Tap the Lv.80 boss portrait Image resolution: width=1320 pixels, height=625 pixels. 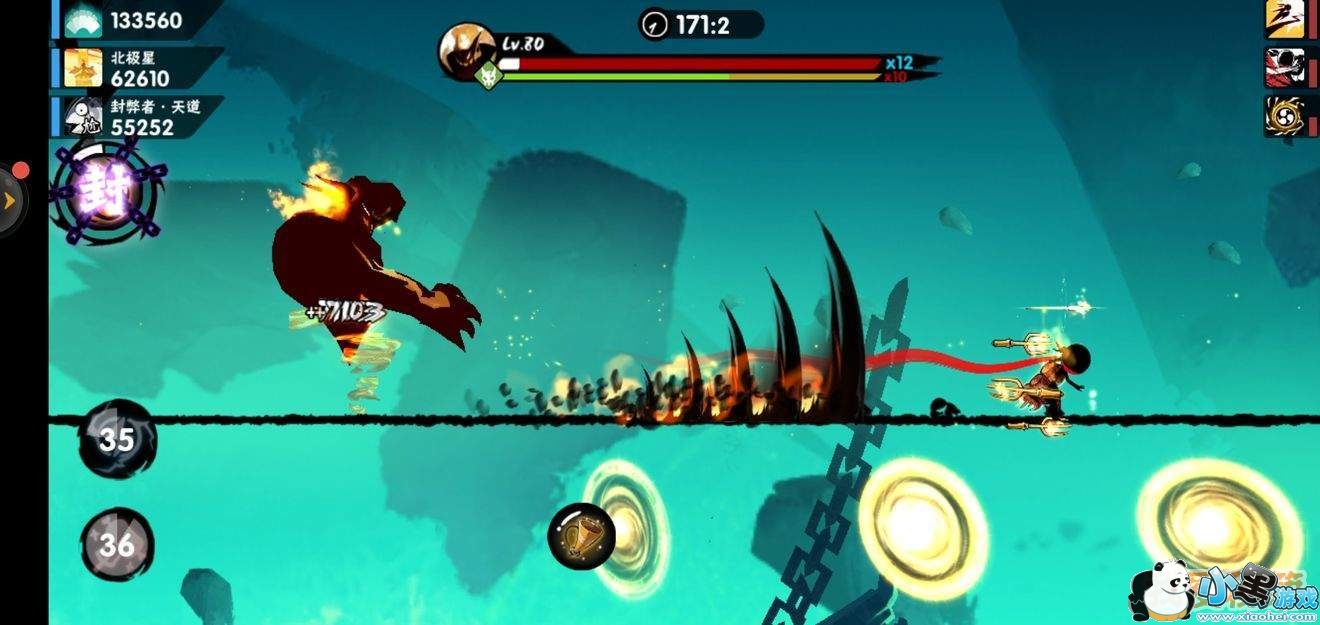(x=466, y=52)
